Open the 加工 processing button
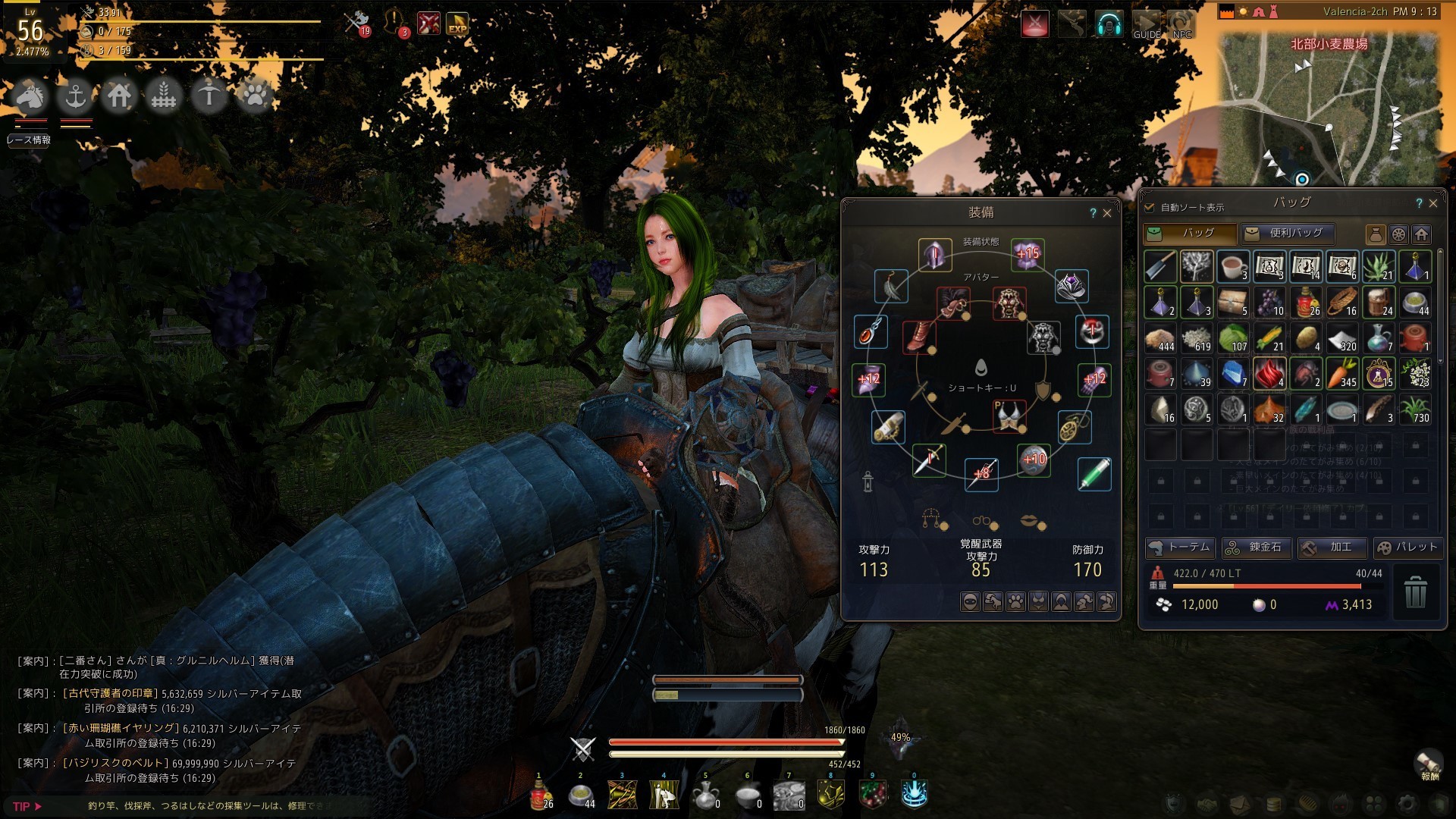The image size is (1456, 819). [x=1332, y=547]
